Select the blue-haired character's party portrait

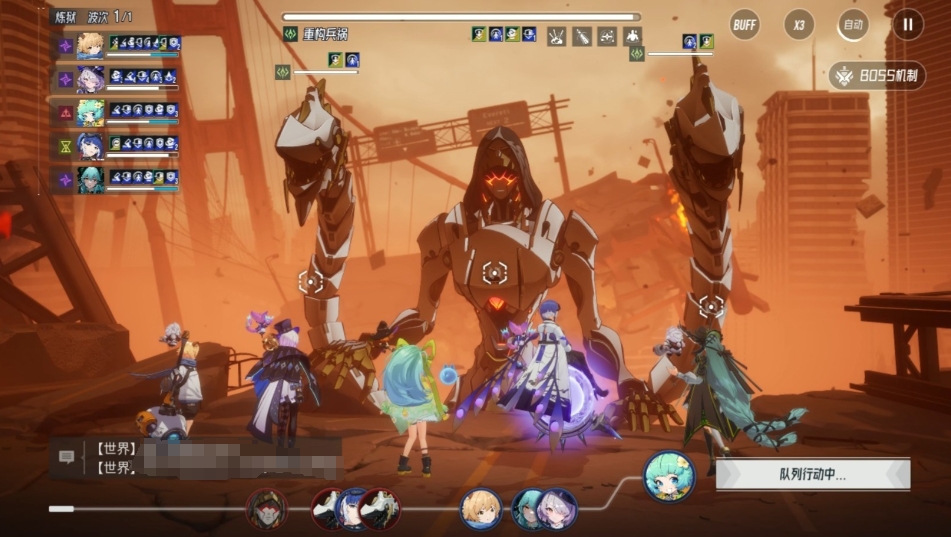tap(91, 146)
